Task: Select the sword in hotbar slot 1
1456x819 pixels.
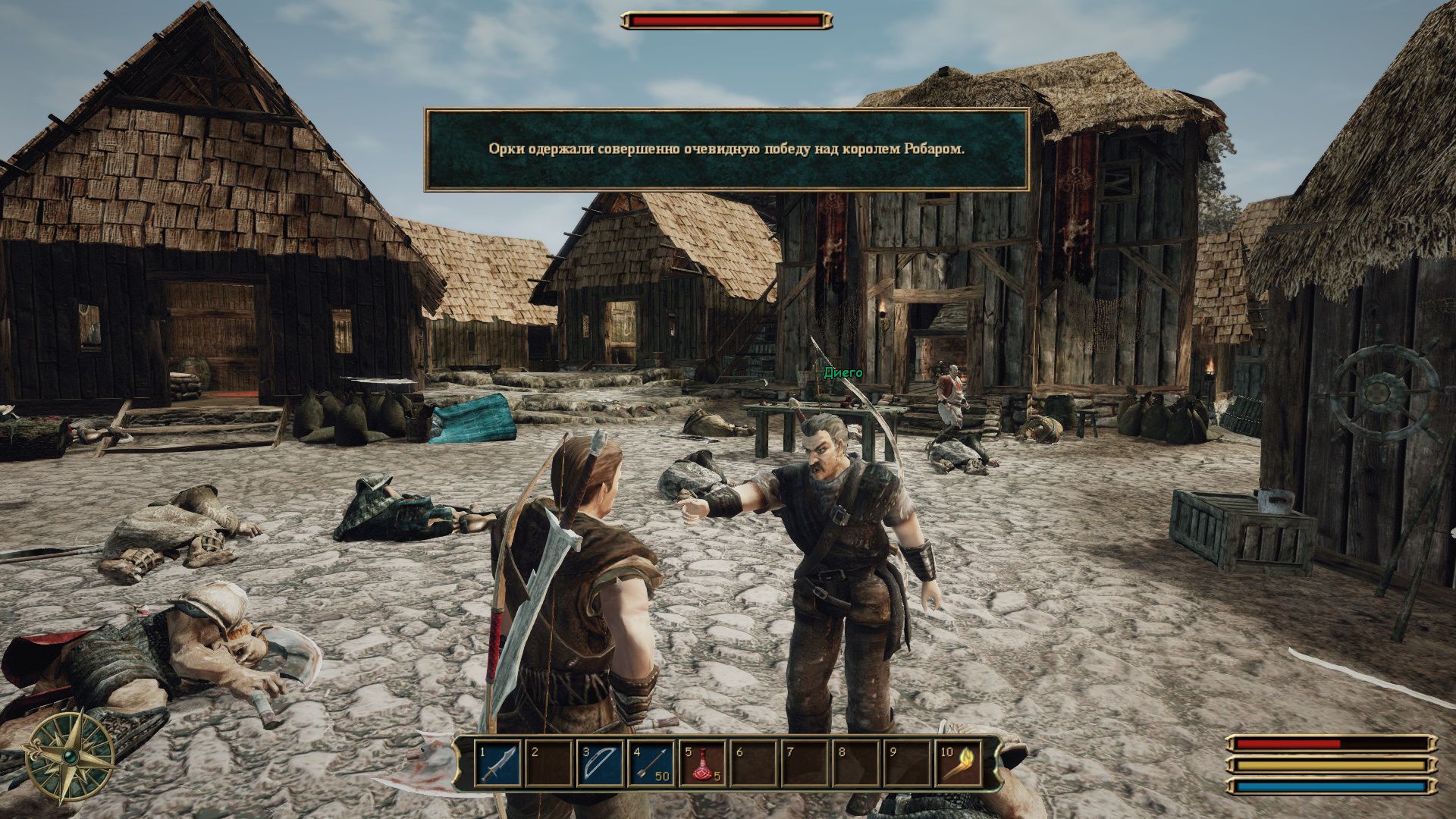Action: click(499, 764)
